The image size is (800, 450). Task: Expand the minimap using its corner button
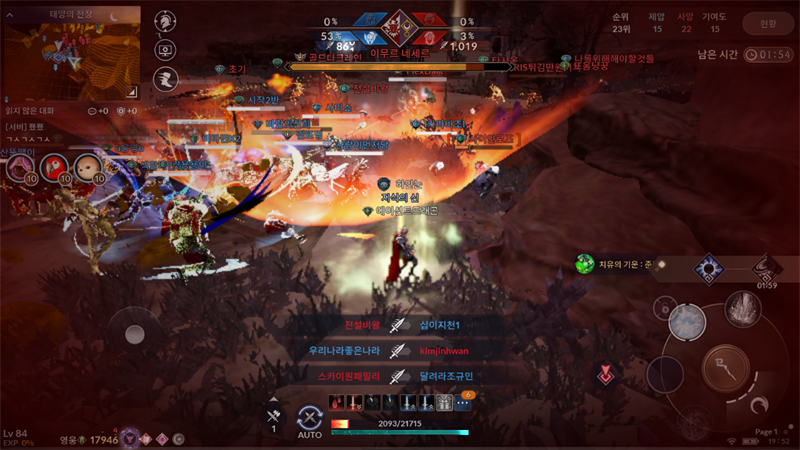point(133,92)
